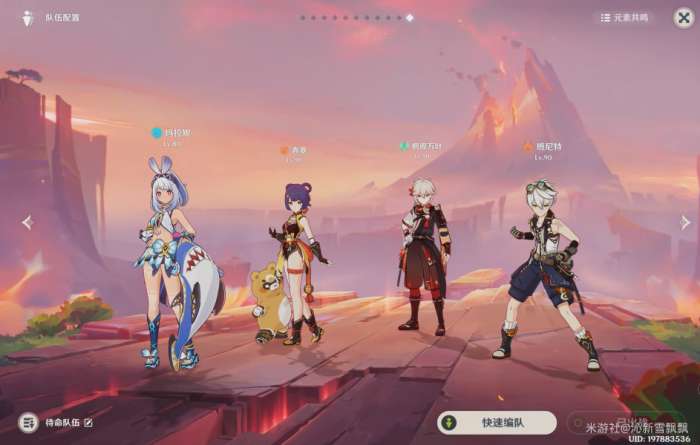Select Mualani (玛拉妮) in the first party slot

(170, 260)
